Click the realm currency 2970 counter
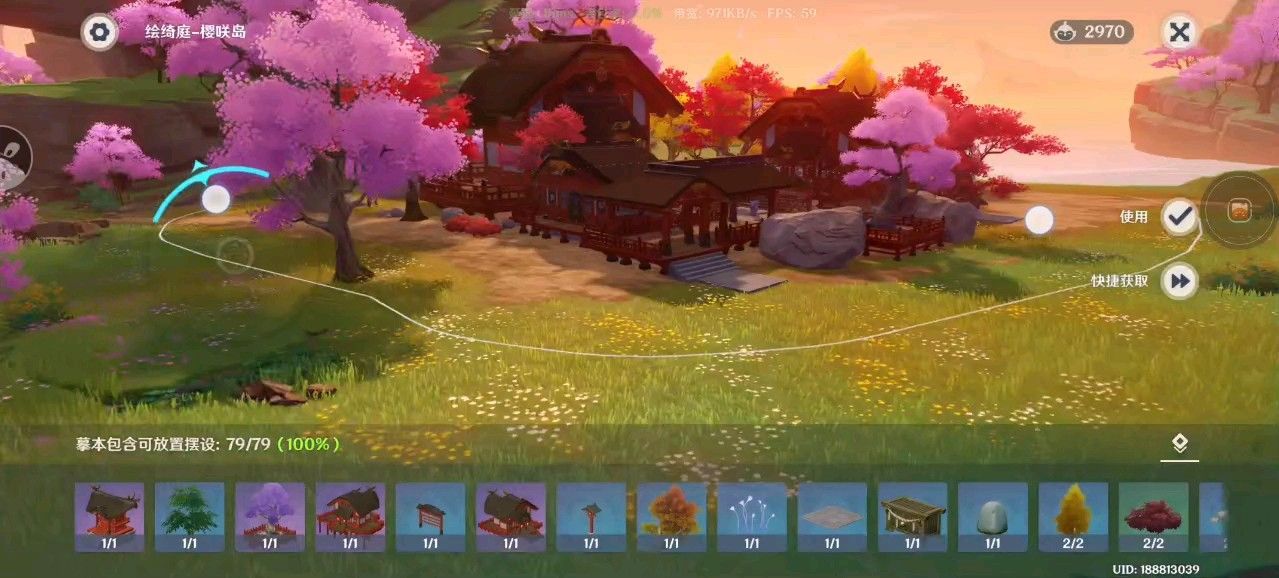Screen dimensions: 1279x578 [x=1092, y=32]
